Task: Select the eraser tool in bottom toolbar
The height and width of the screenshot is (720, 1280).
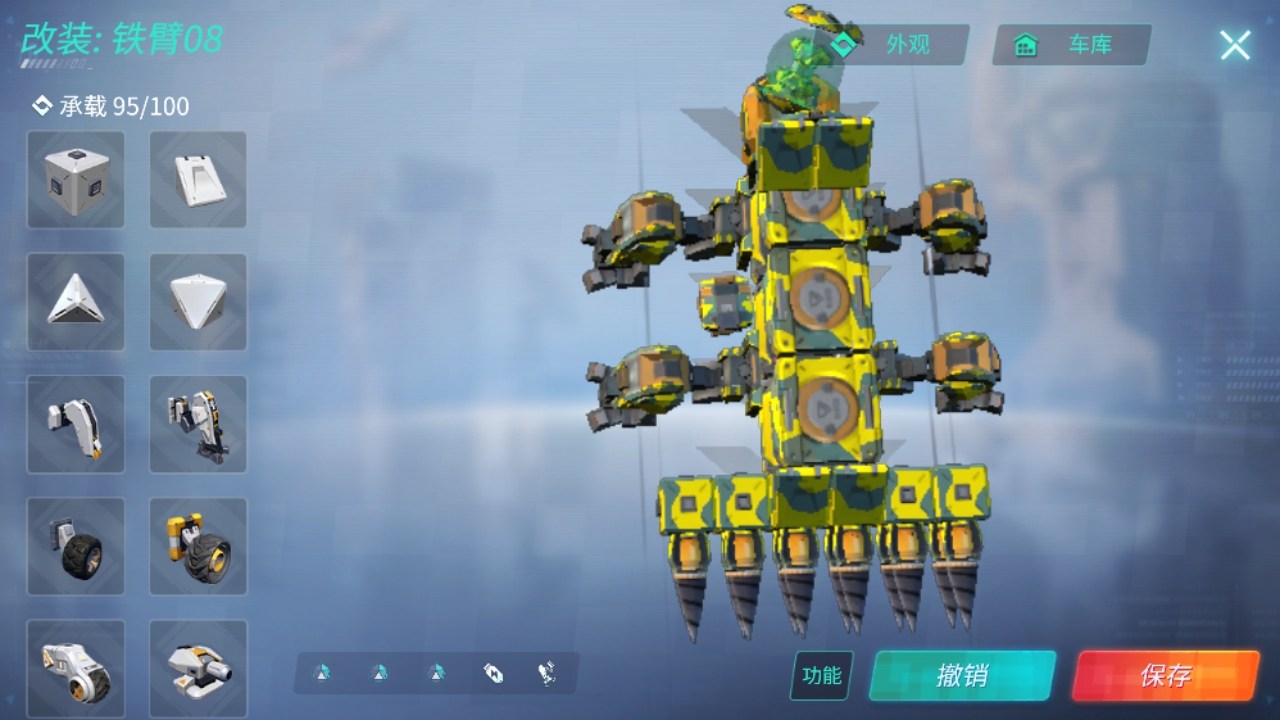Action: (495, 674)
